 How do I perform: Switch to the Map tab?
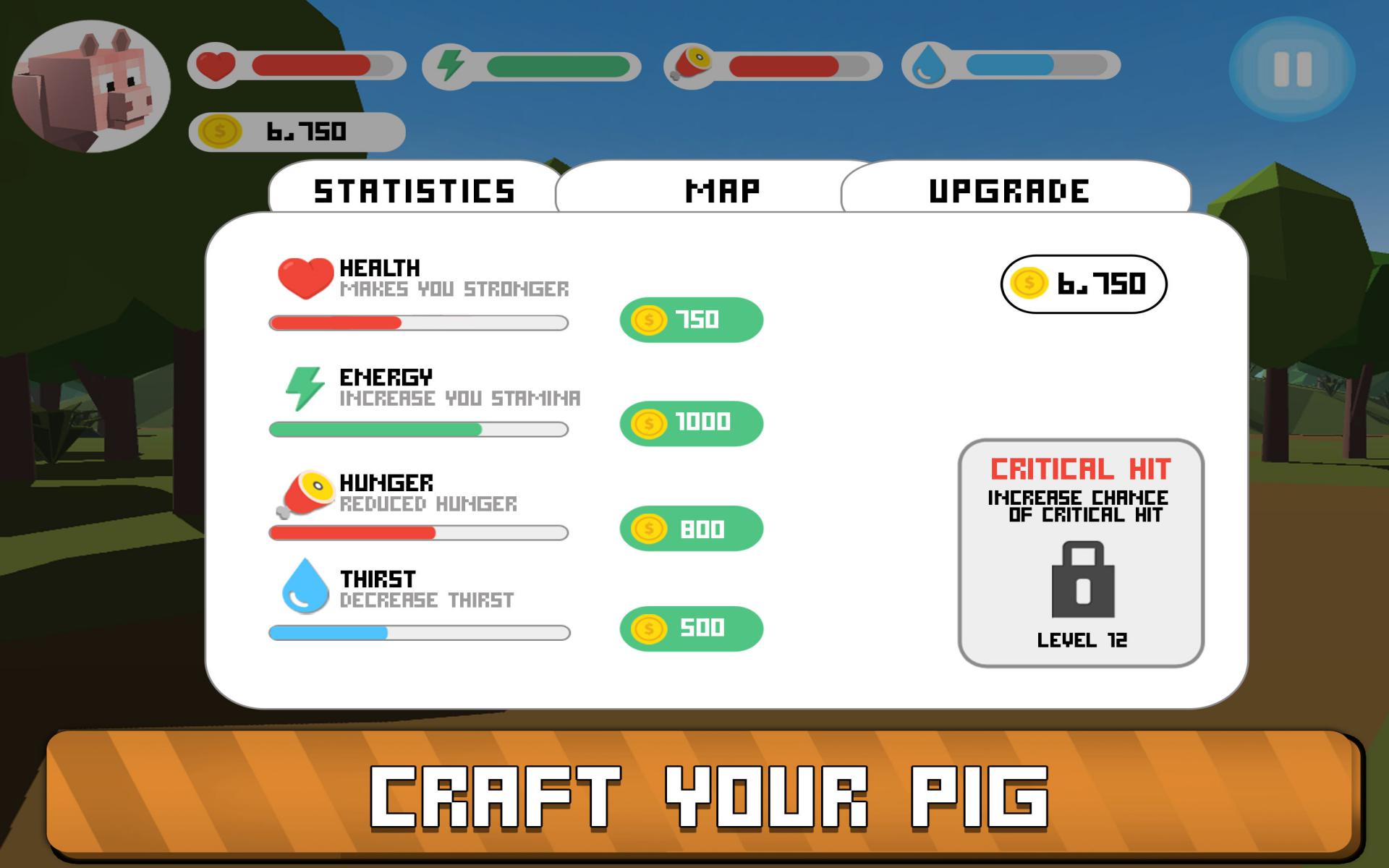point(722,190)
